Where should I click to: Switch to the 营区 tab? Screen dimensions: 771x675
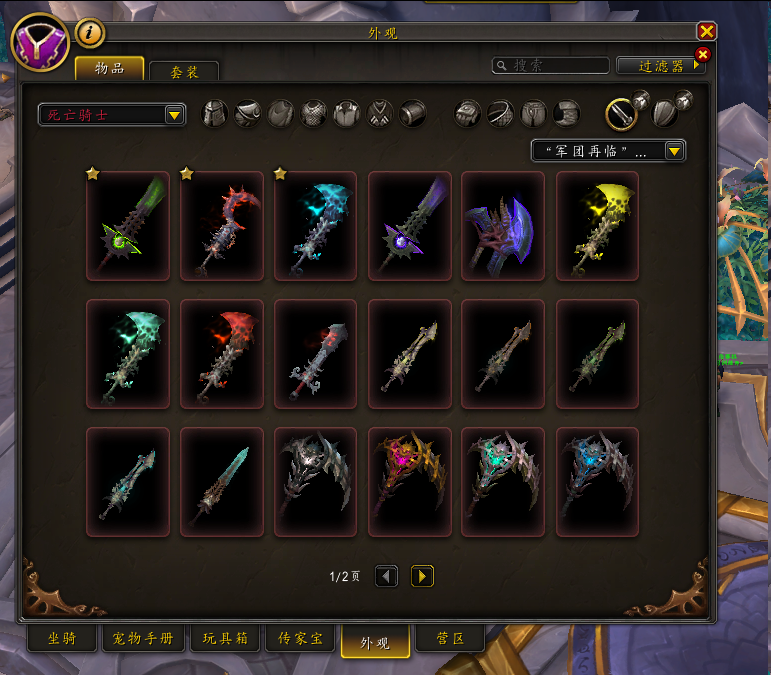[x=451, y=638]
